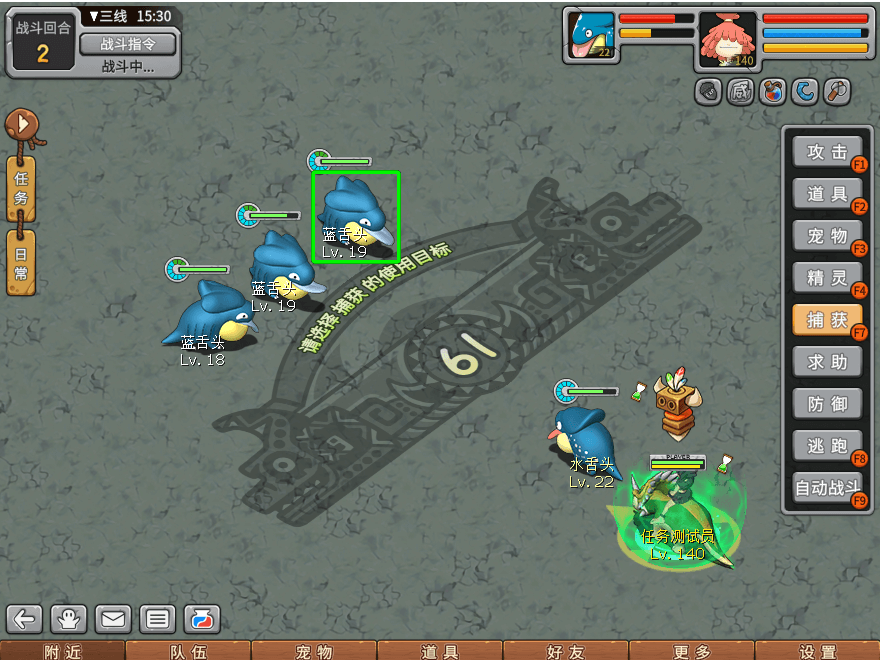Open the 道具 item command

[x=827, y=194]
